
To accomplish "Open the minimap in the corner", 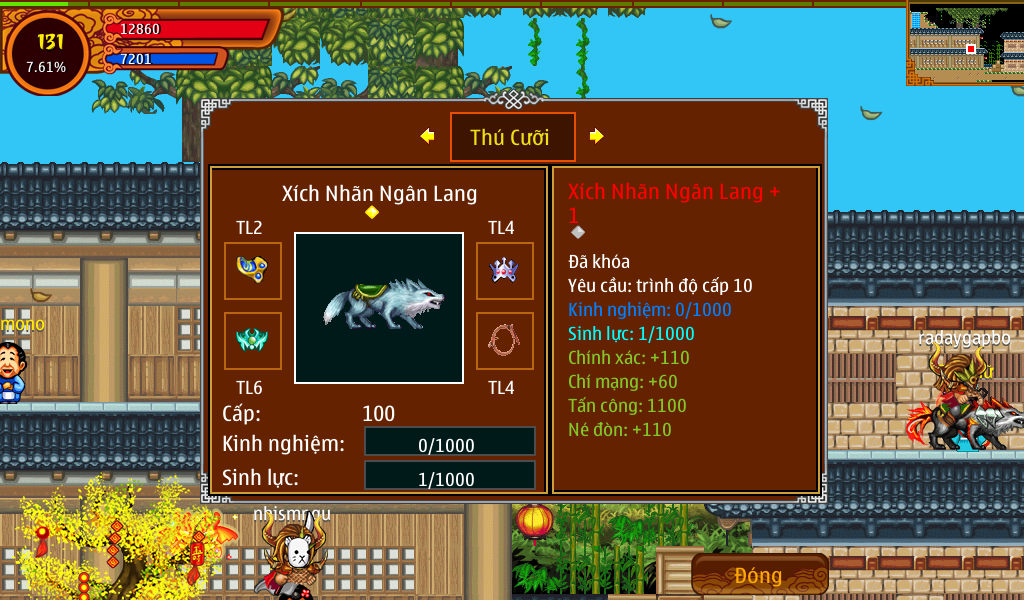I will pyautogui.click(x=965, y=43).
